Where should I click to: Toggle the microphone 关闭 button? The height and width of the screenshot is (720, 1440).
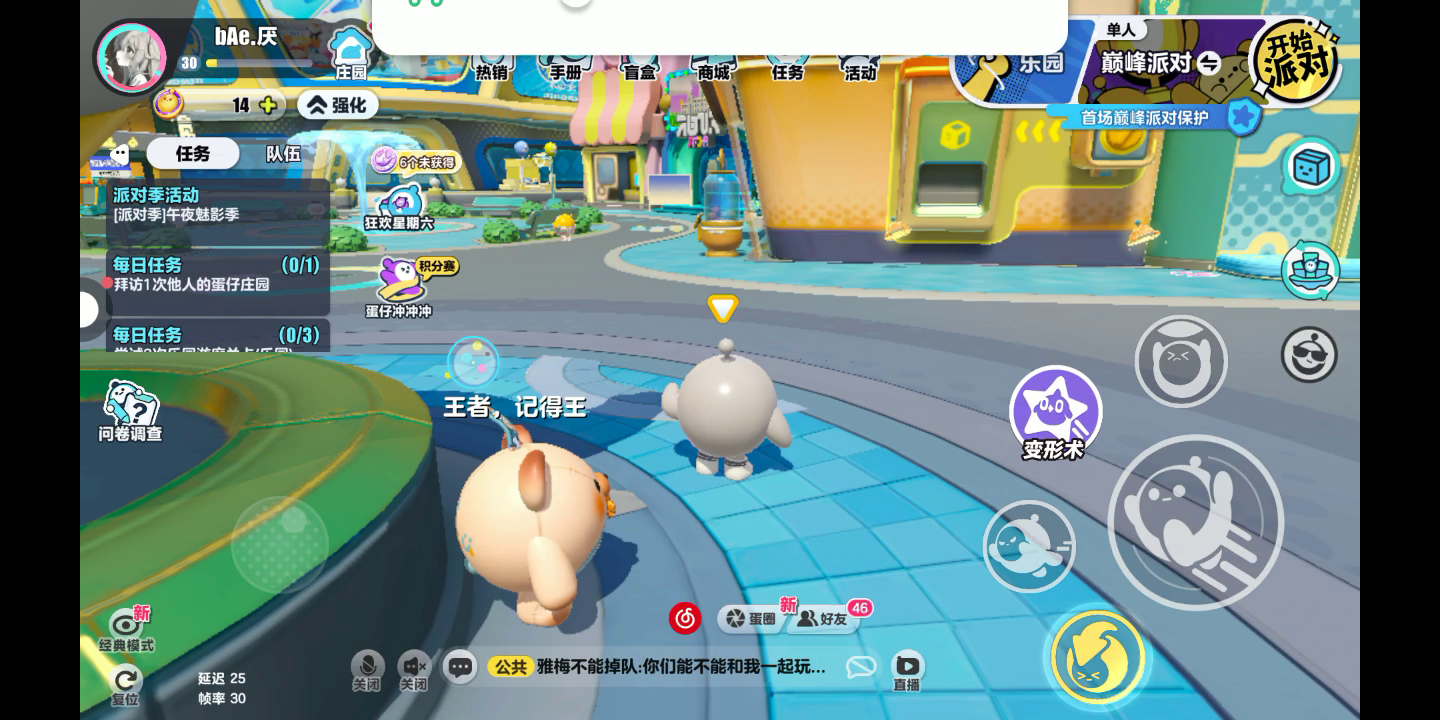click(367, 670)
